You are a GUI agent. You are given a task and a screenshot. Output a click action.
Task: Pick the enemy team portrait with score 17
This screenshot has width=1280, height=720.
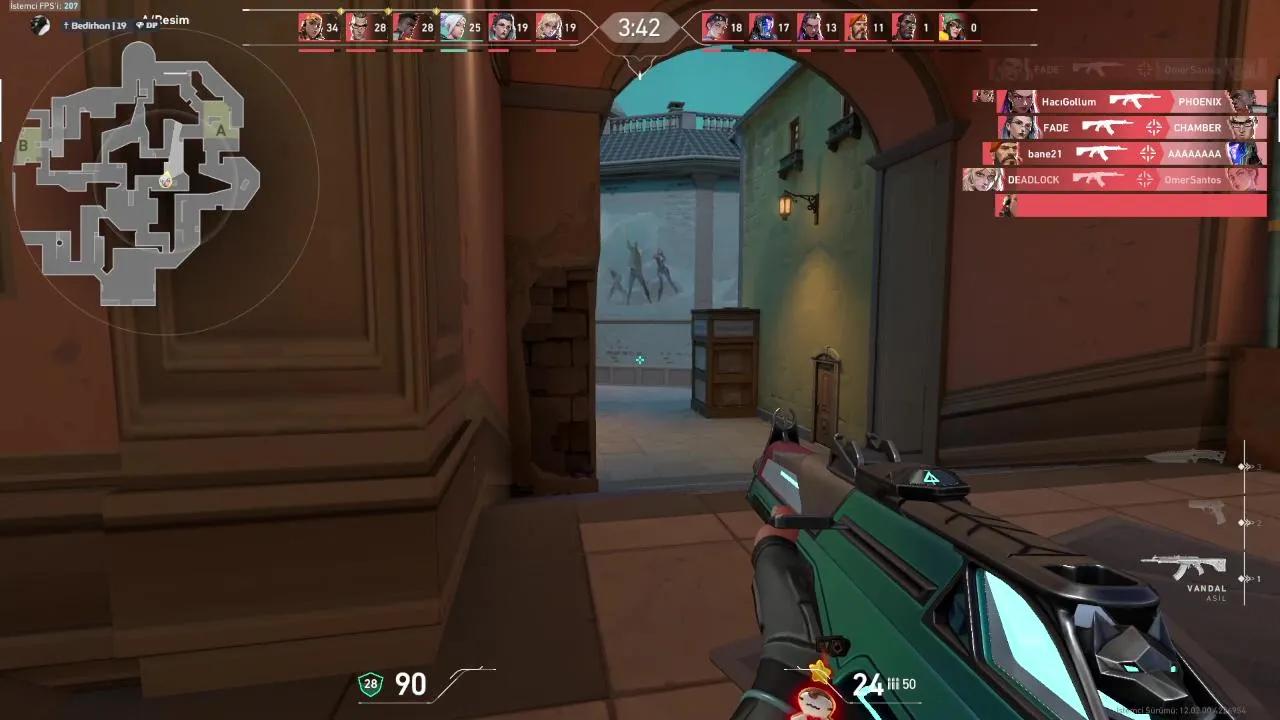(x=762, y=27)
